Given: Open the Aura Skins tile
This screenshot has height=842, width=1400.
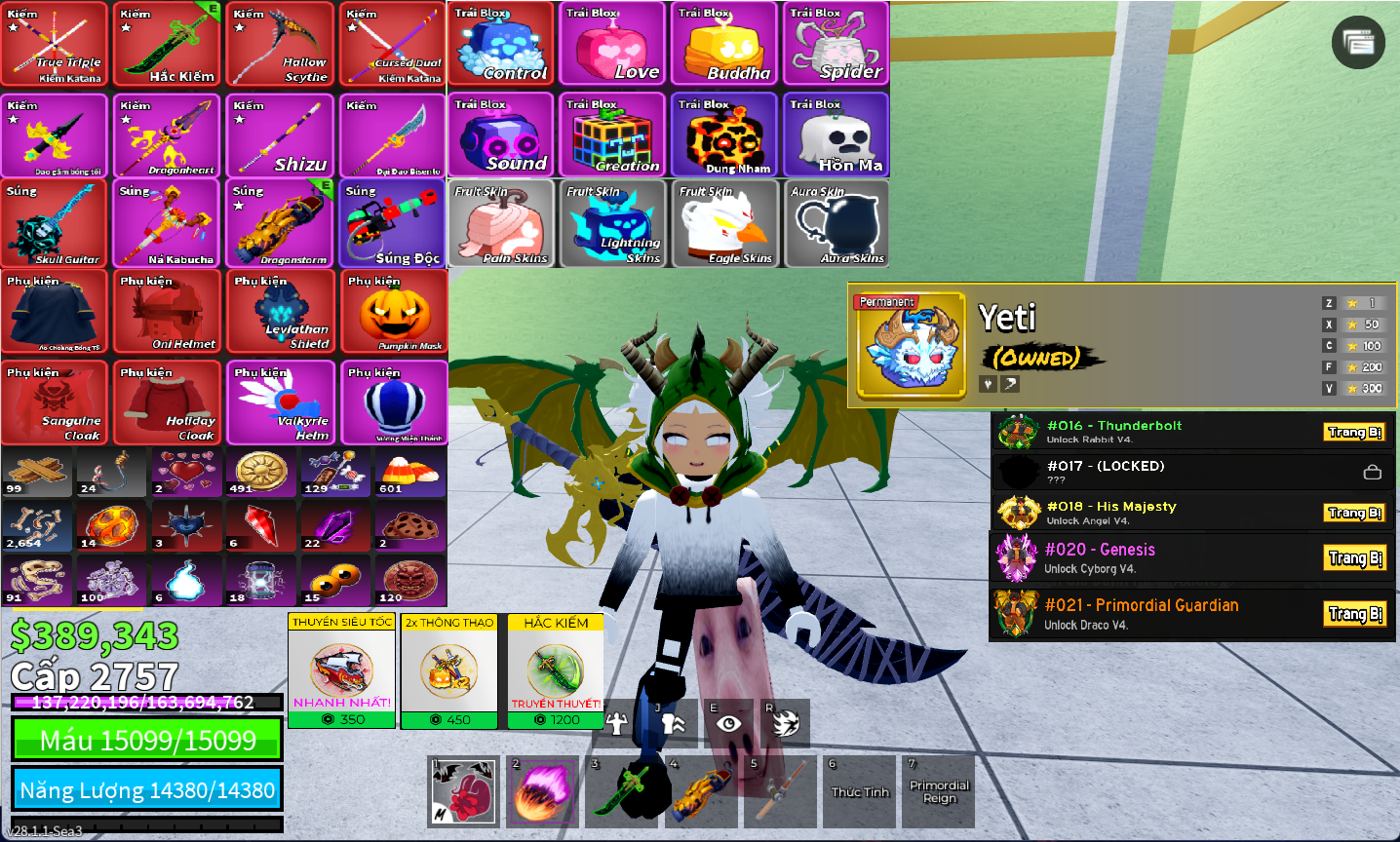Looking at the screenshot, I should point(836,224).
